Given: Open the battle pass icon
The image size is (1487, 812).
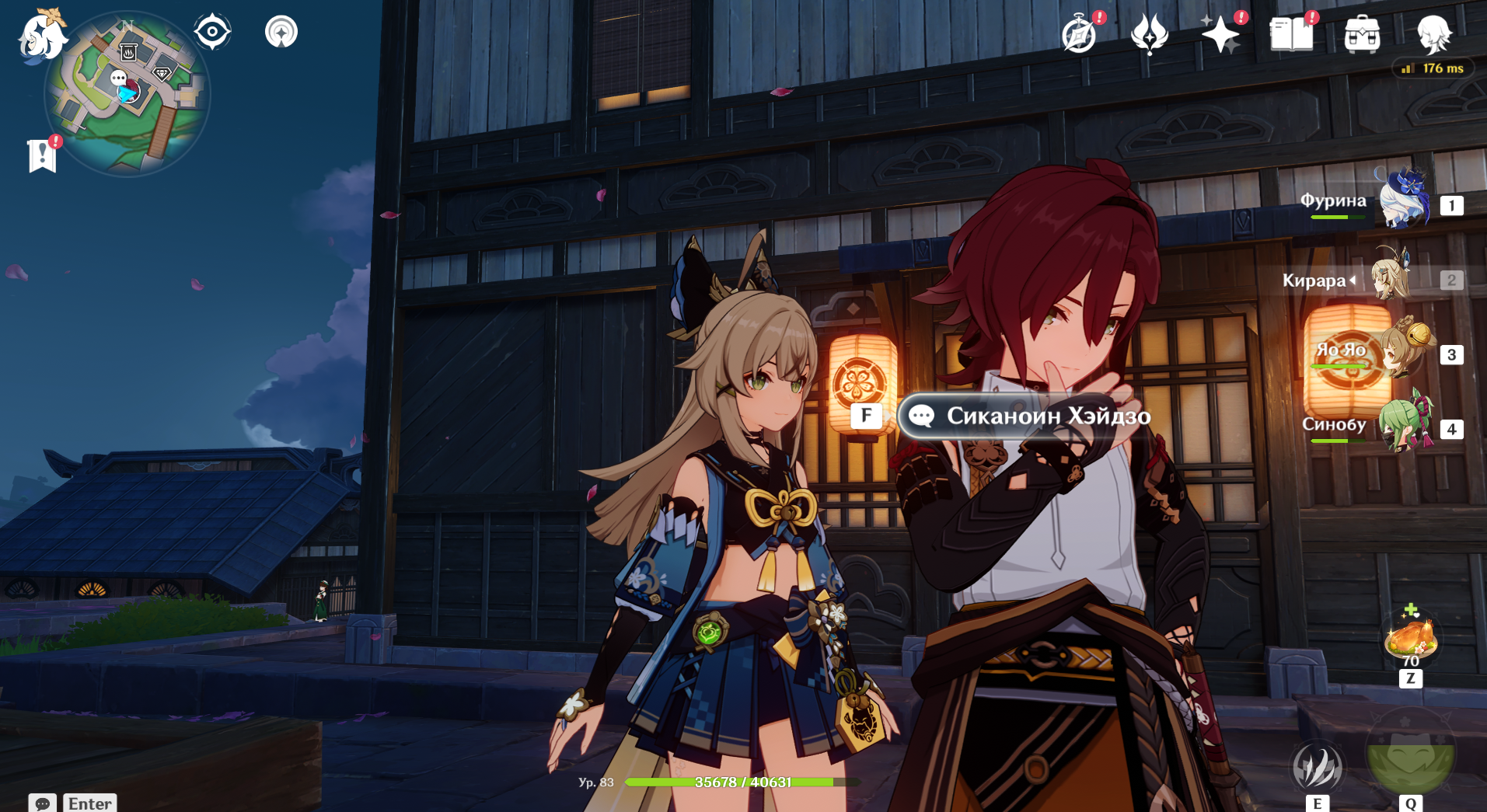Looking at the screenshot, I should pyautogui.click(x=1150, y=35).
